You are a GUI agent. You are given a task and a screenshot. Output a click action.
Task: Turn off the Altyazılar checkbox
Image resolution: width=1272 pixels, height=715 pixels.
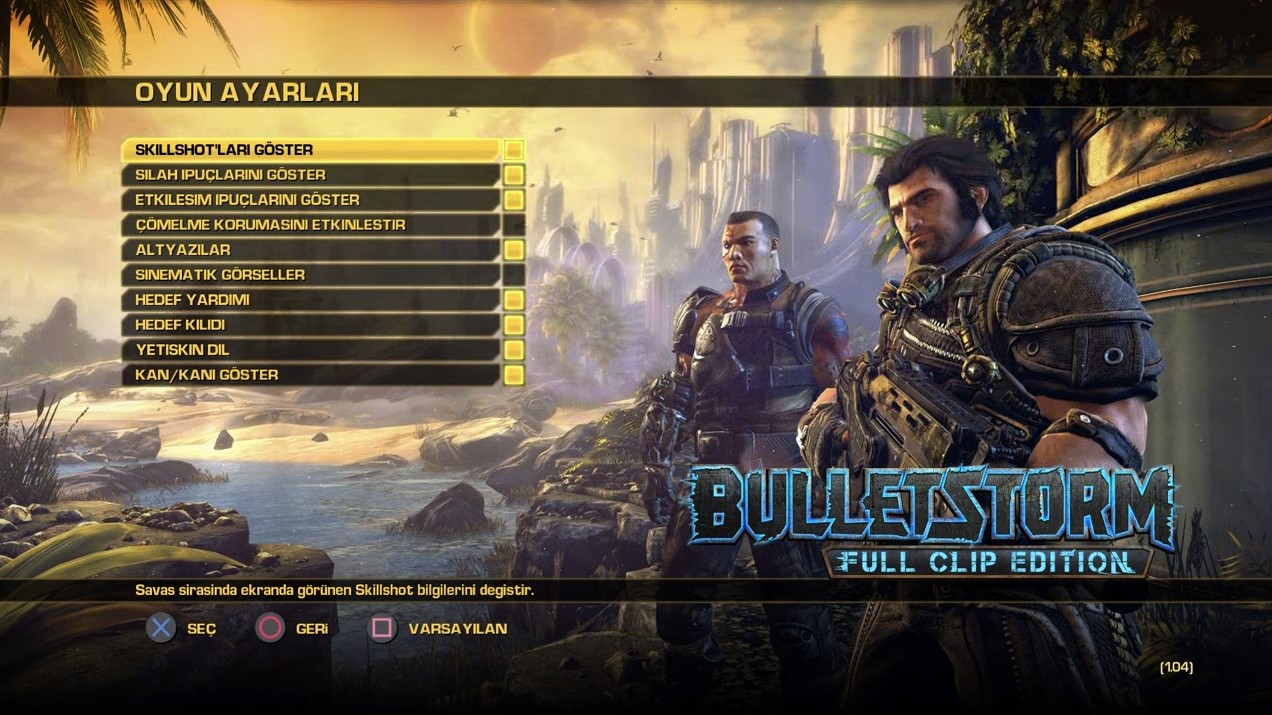(x=513, y=250)
